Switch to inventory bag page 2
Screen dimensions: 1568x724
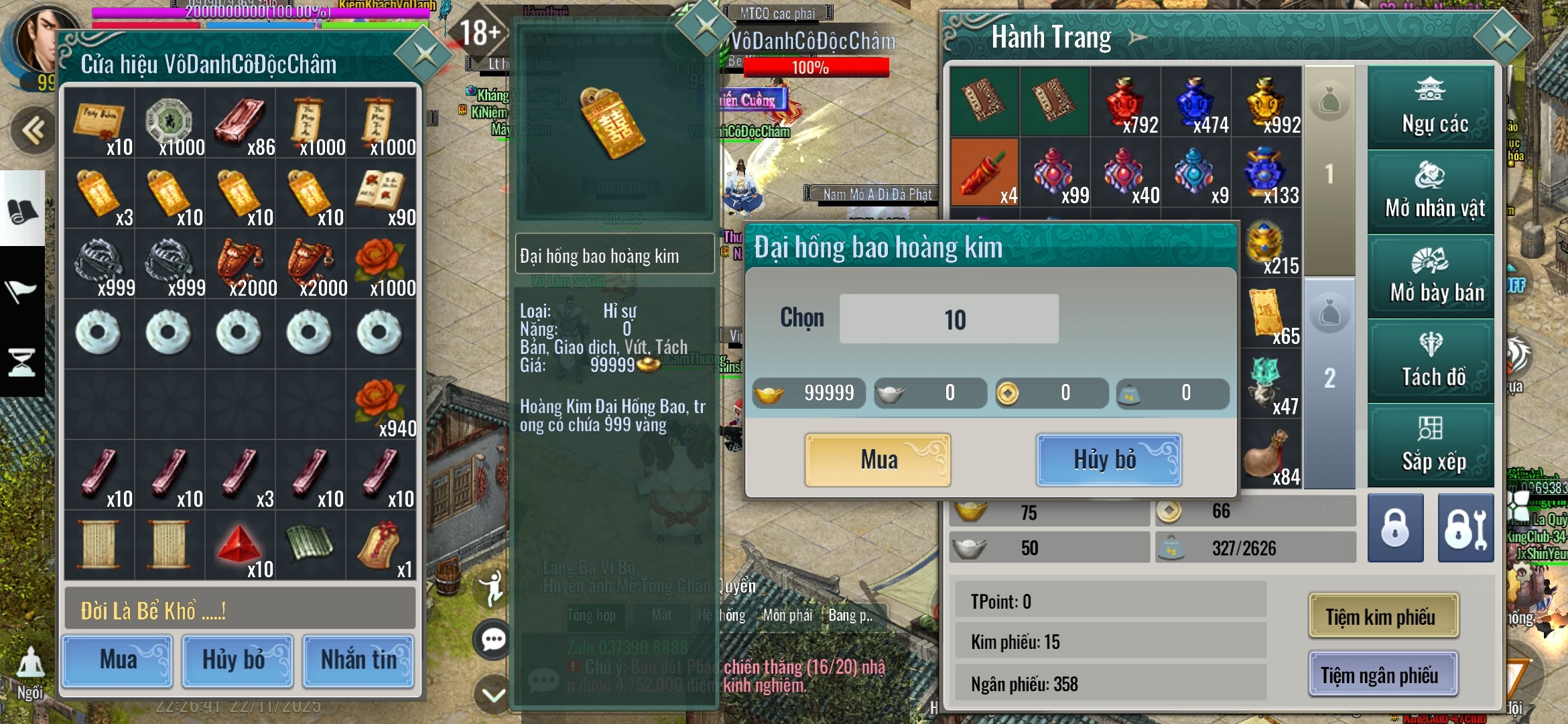coord(1329,379)
